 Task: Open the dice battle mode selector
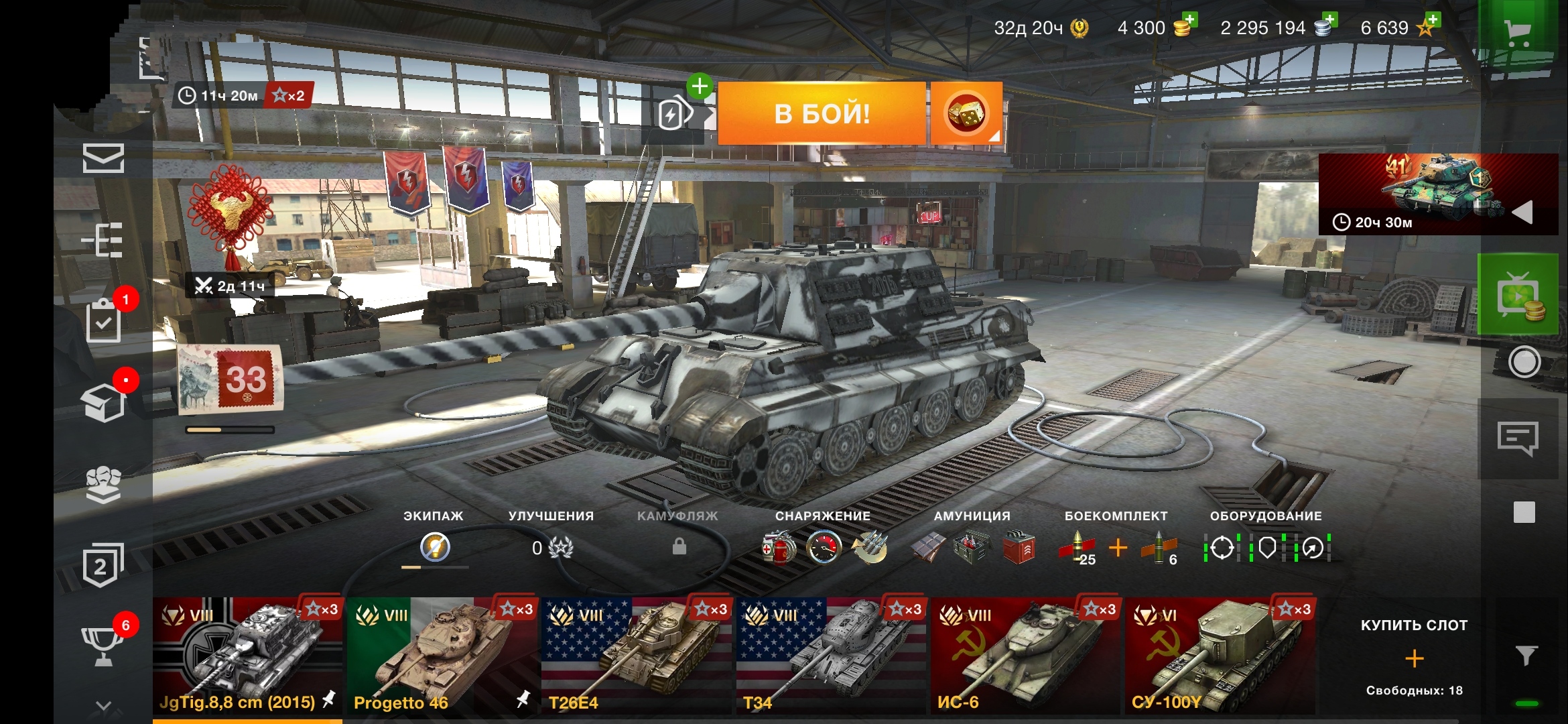coord(966,113)
